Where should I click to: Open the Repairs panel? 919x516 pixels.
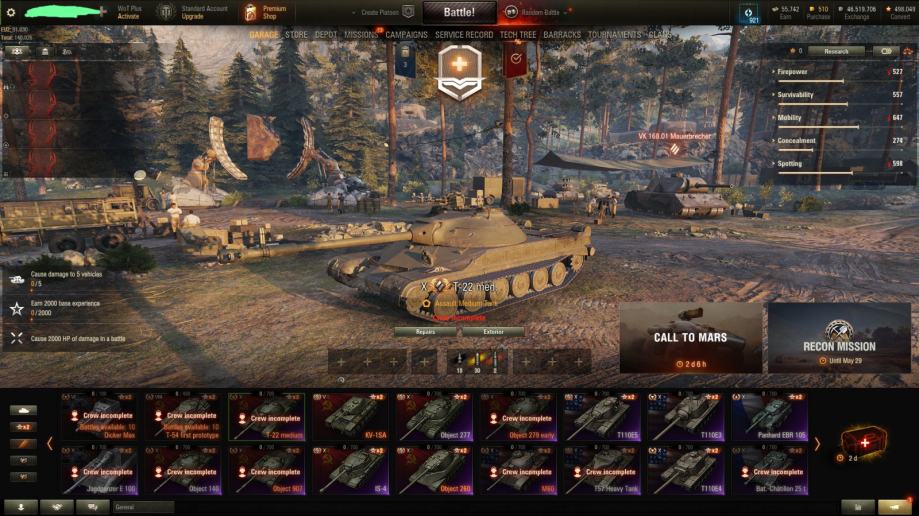pyautogui.click(x=425, y=331)
